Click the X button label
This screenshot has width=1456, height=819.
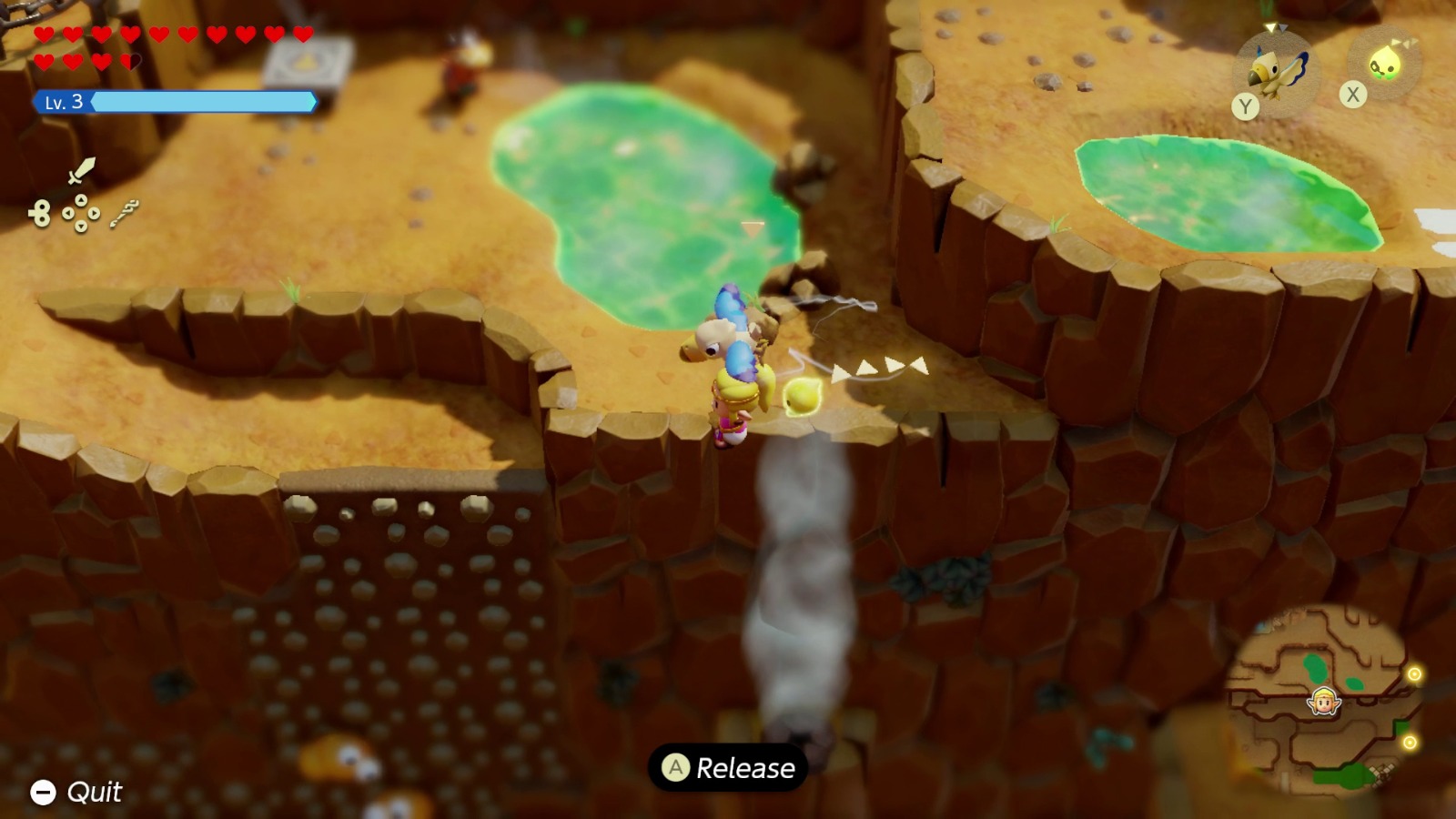click(1352, 92)
